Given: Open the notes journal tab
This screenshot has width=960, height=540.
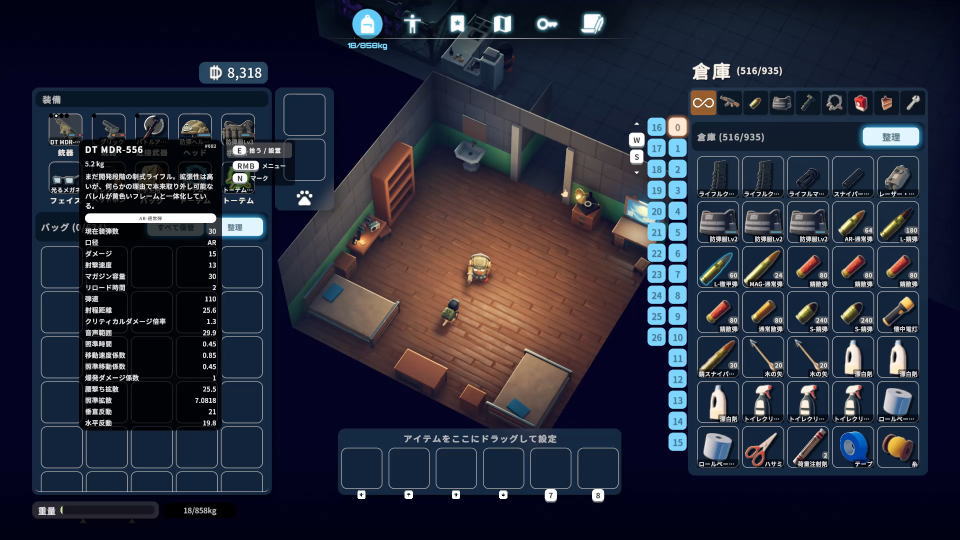Looking at the screenshot, I should (592, 24).
